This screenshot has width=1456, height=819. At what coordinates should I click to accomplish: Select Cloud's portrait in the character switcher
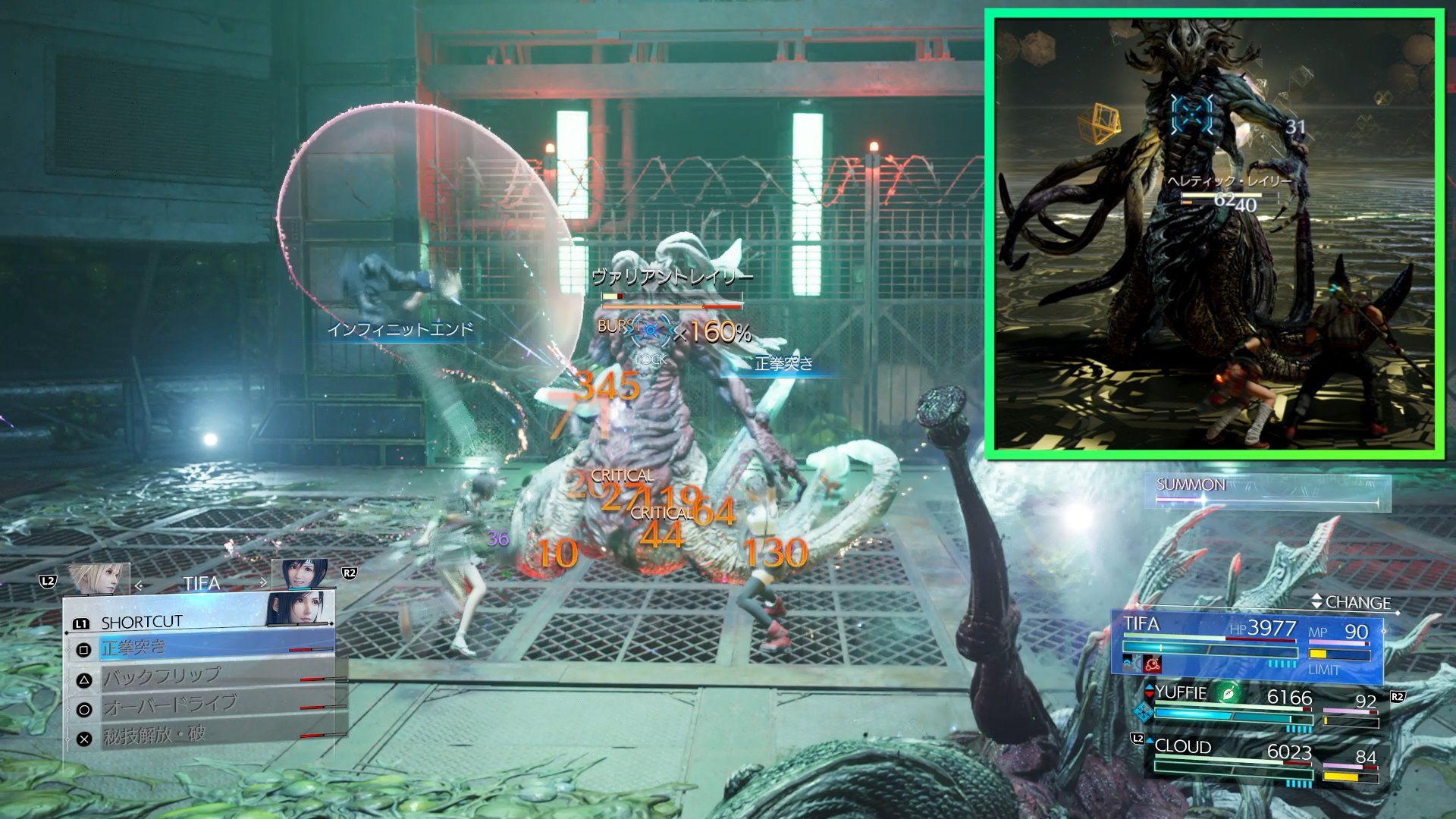(x=97, y=579)
